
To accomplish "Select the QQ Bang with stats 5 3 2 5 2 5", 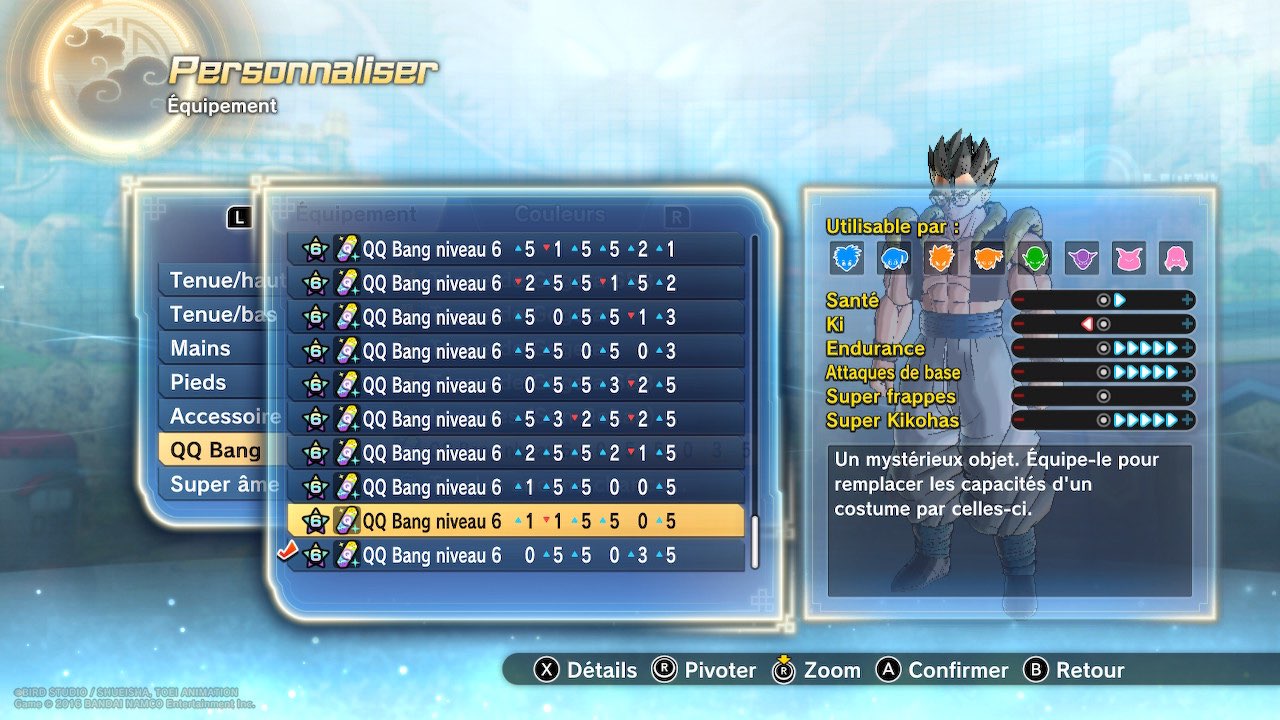I will click(515, 420).
